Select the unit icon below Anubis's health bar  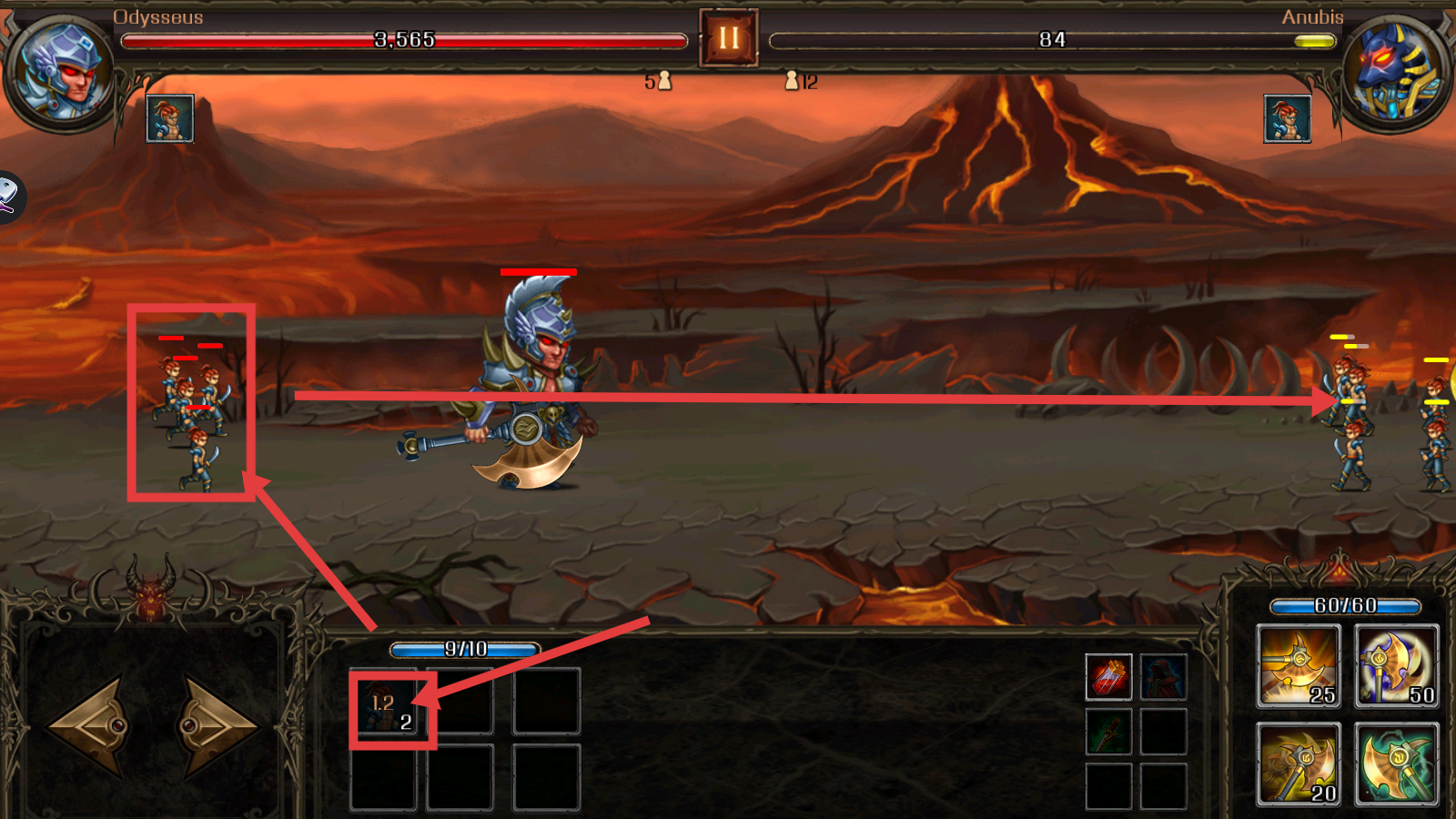click(x=1288, y=118)
